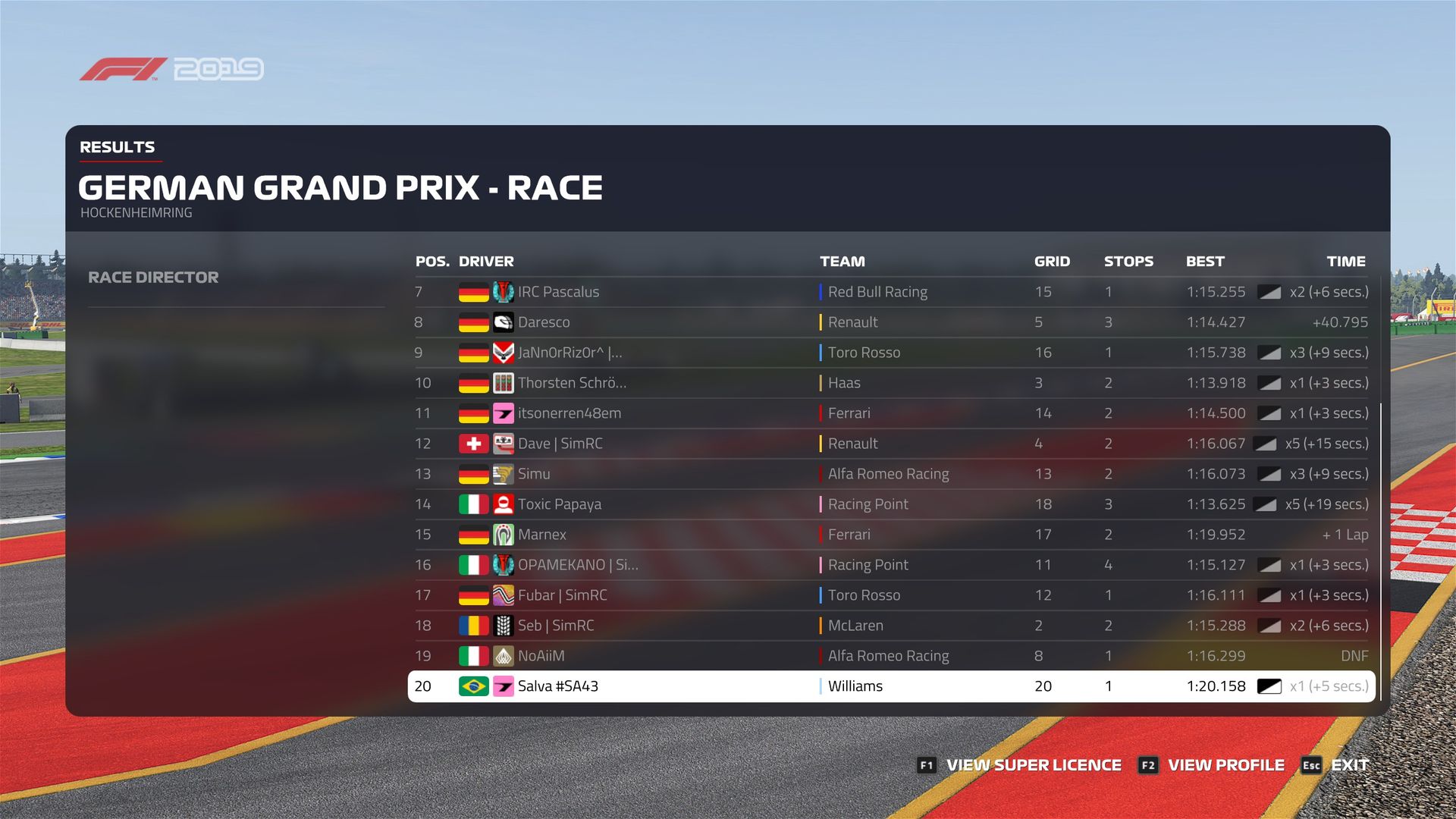The image size is (1456, 819).
Task: Highlight Thorsten Schrö... driver row
Action: (891, 383)
